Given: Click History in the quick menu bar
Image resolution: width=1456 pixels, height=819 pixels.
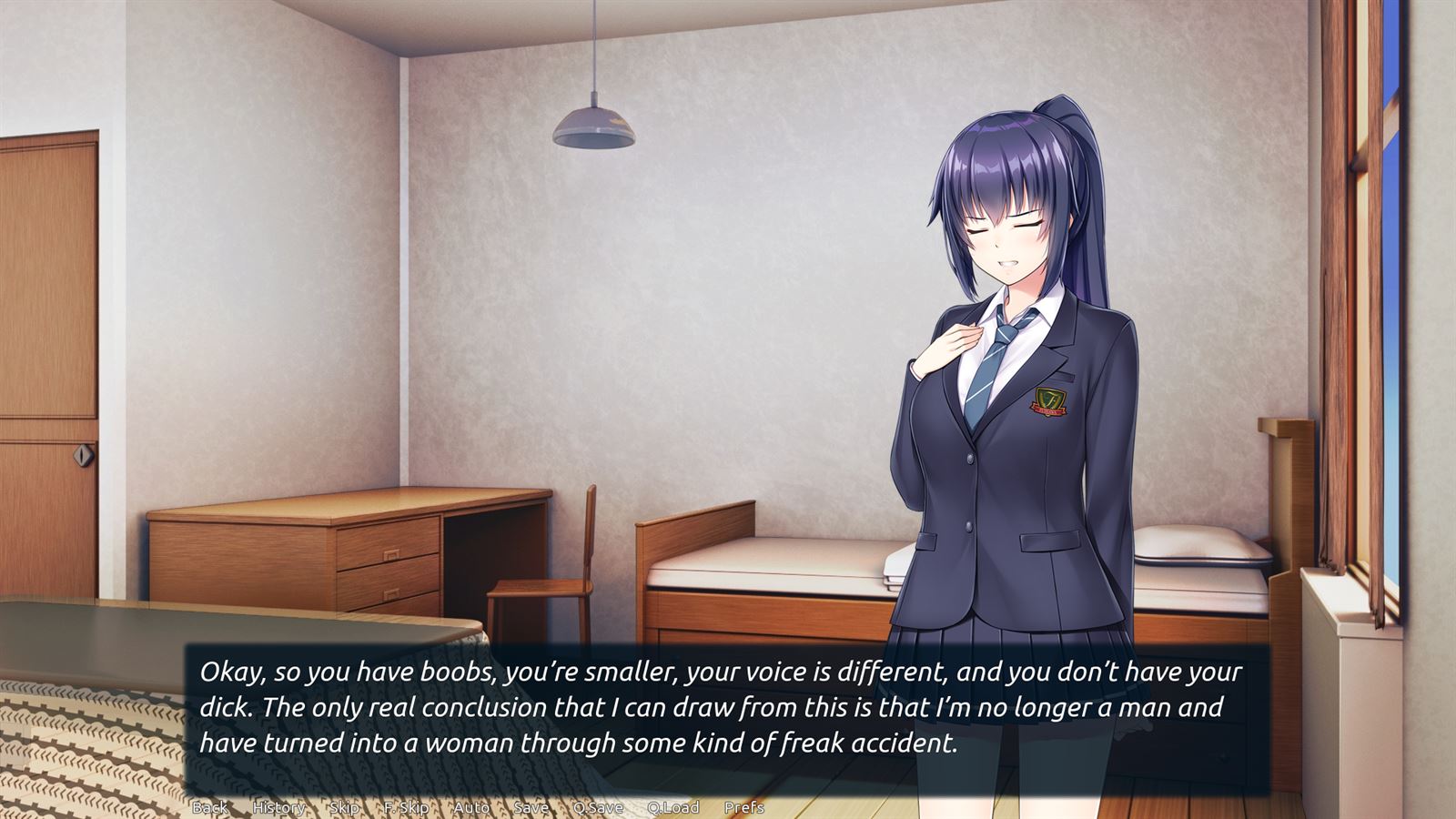Looking at the screenshot, I should (x=279, y=807).
